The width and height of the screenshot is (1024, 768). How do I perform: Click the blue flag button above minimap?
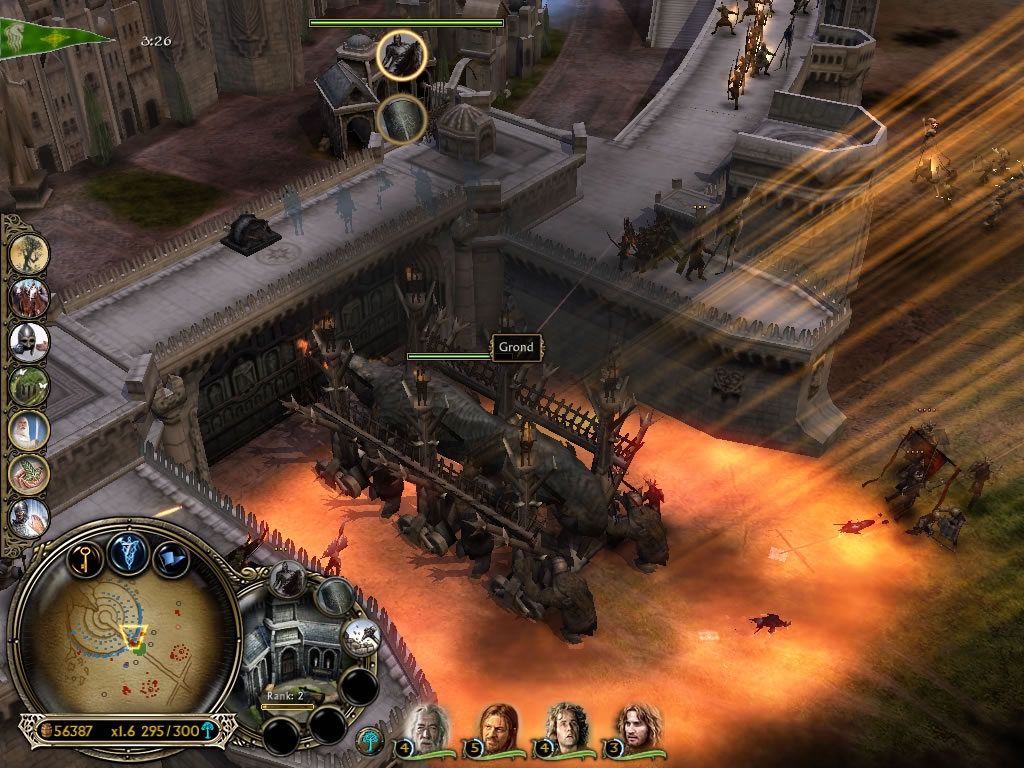tap(172, 555)
